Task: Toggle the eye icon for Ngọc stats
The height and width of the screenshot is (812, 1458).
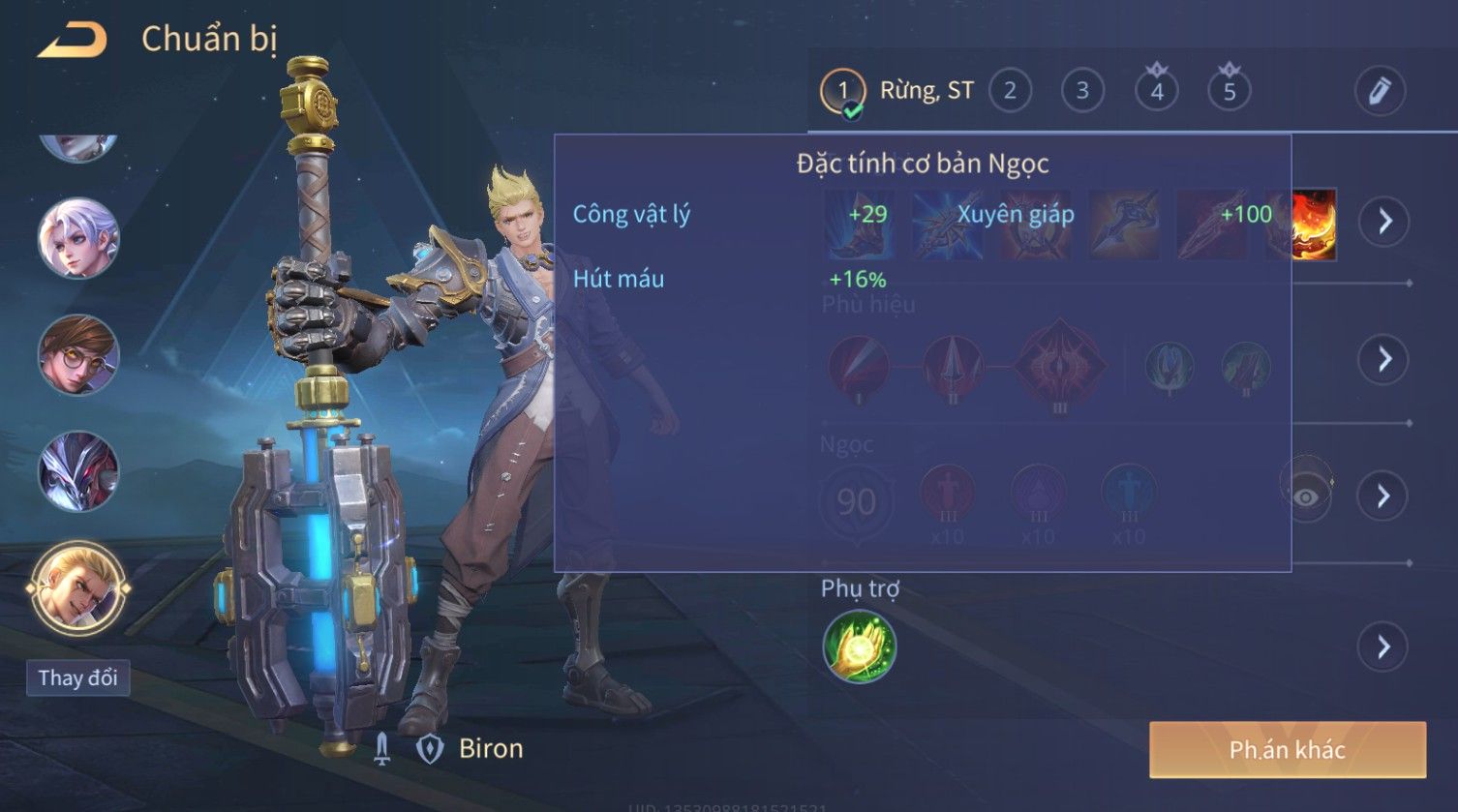Action: point(1306,496)
